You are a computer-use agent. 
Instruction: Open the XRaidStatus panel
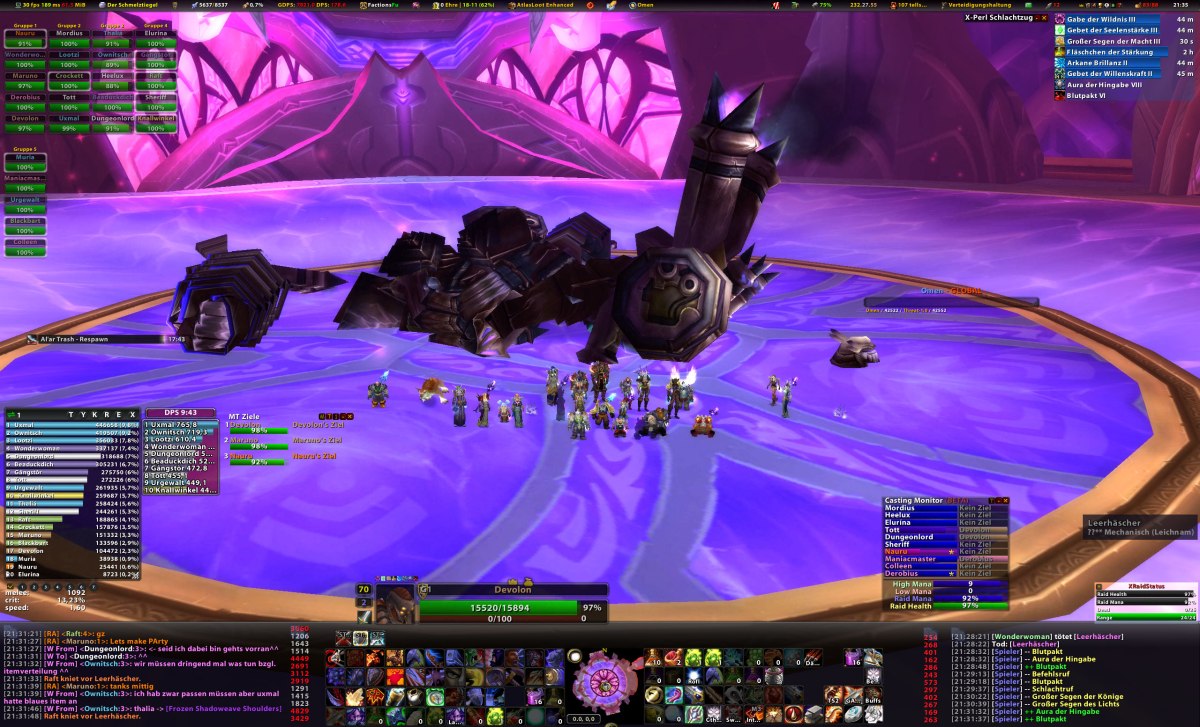1145,587
